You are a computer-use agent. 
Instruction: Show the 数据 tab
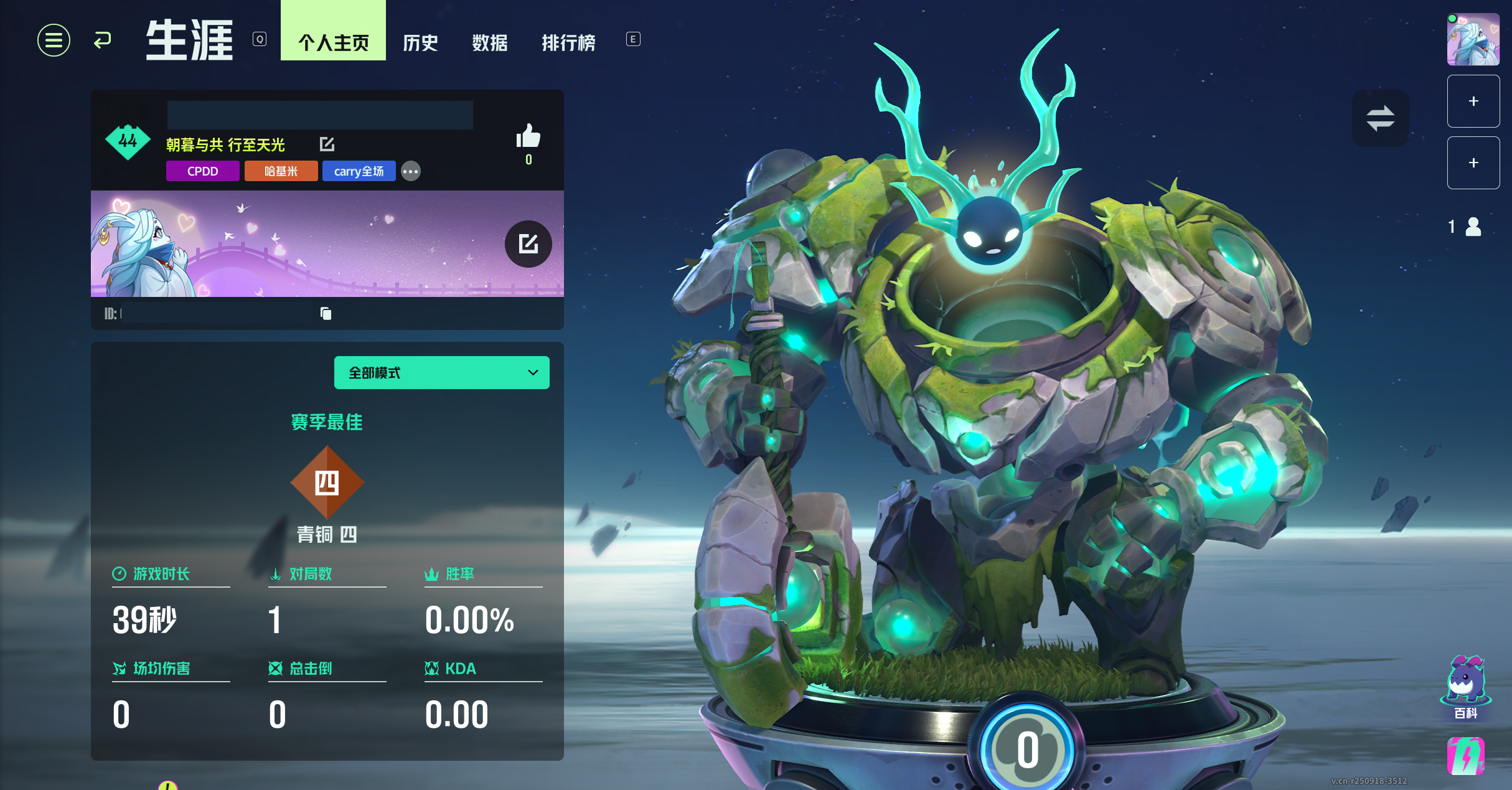[x=490, y=42]
